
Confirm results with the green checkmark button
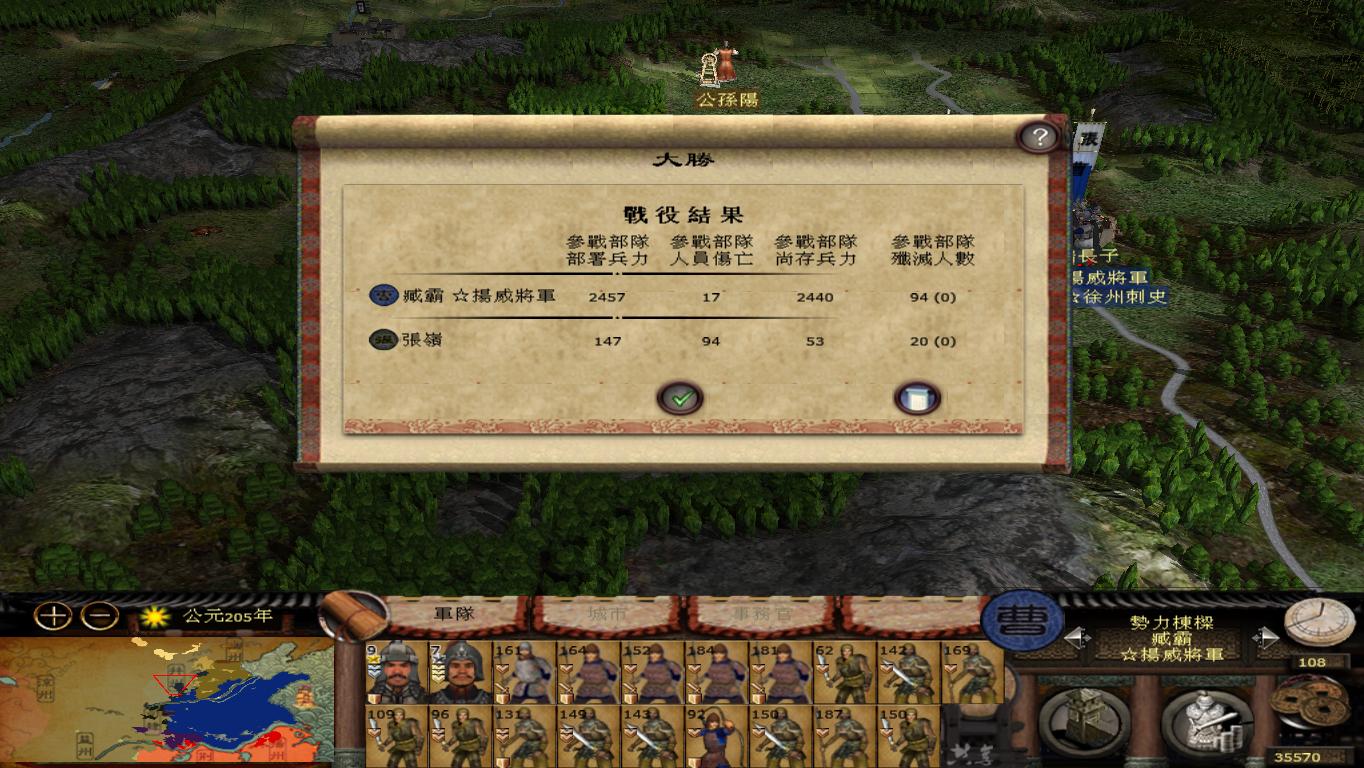click(x=681, y=397)
